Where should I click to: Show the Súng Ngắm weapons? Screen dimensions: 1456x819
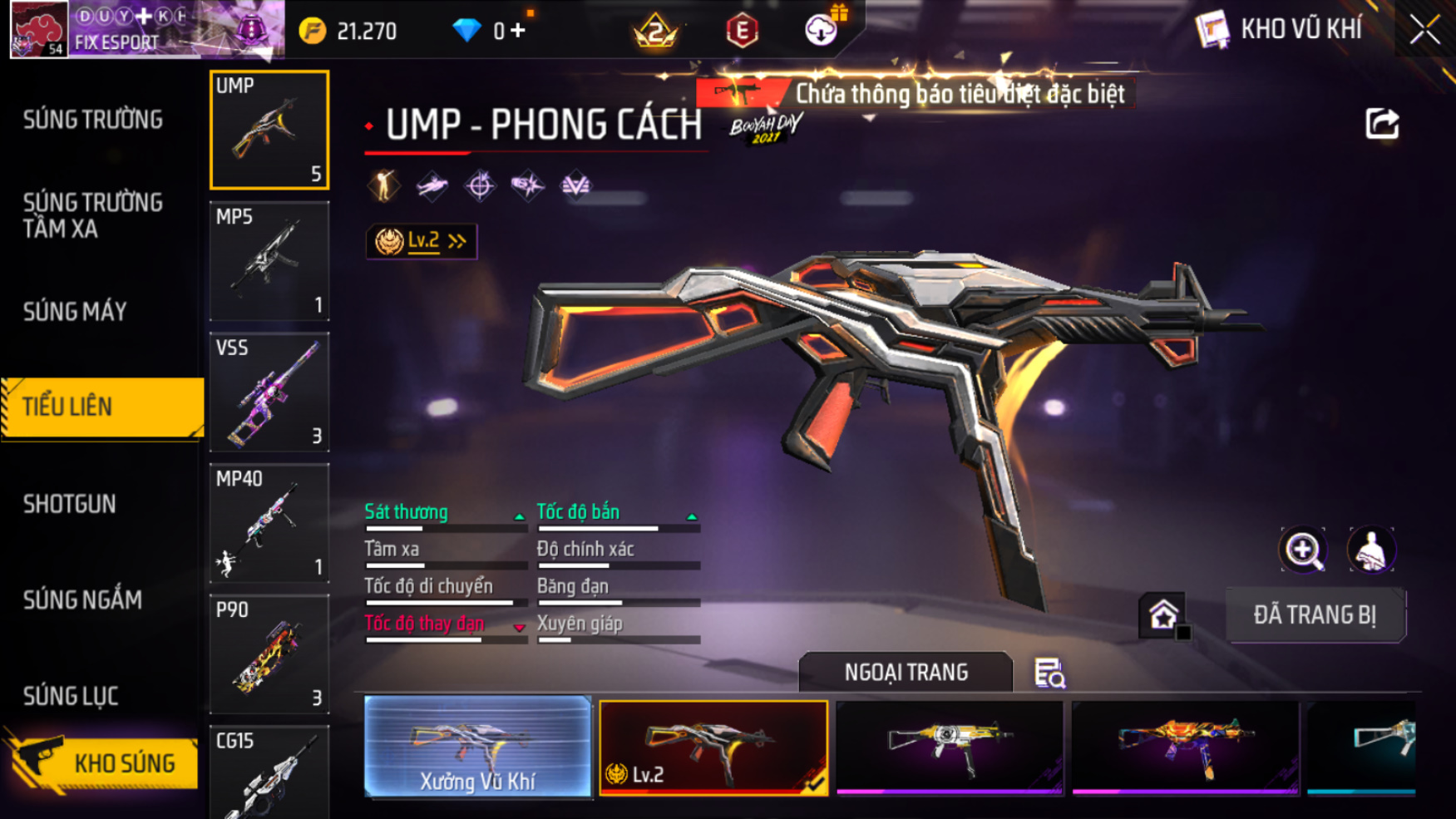[x=83, y=599]
